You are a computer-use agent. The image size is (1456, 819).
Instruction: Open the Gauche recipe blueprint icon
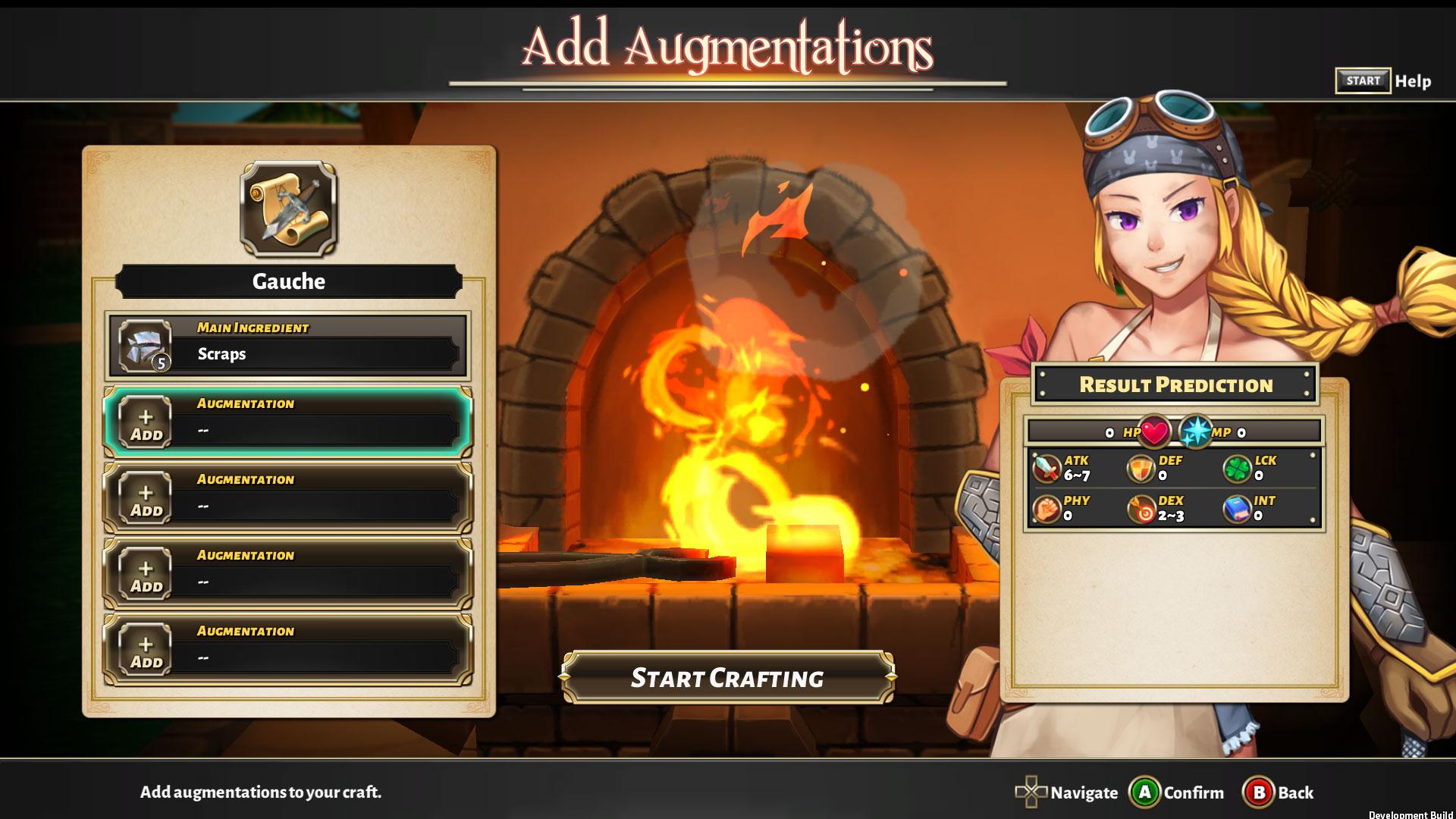(288, 209)
